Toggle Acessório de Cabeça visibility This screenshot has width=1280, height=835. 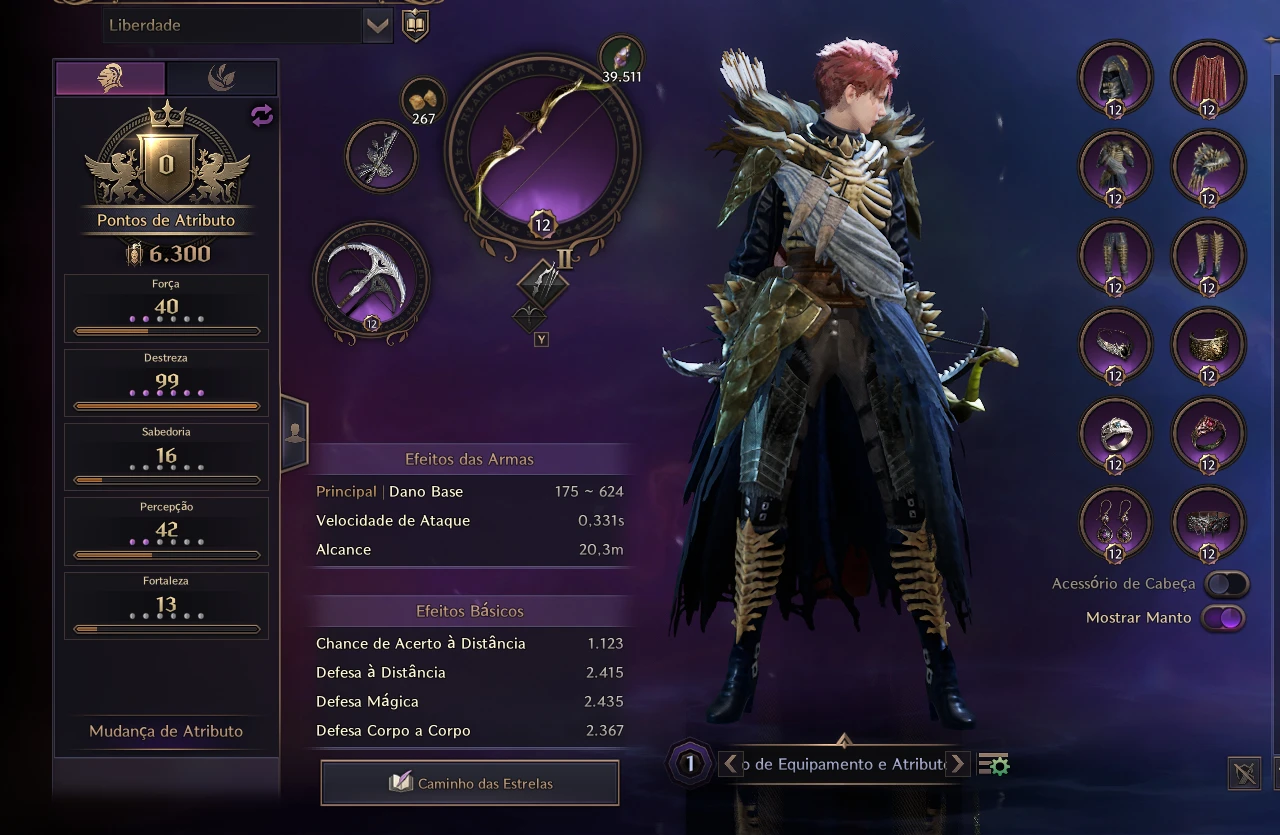[x=1226, y=584]
